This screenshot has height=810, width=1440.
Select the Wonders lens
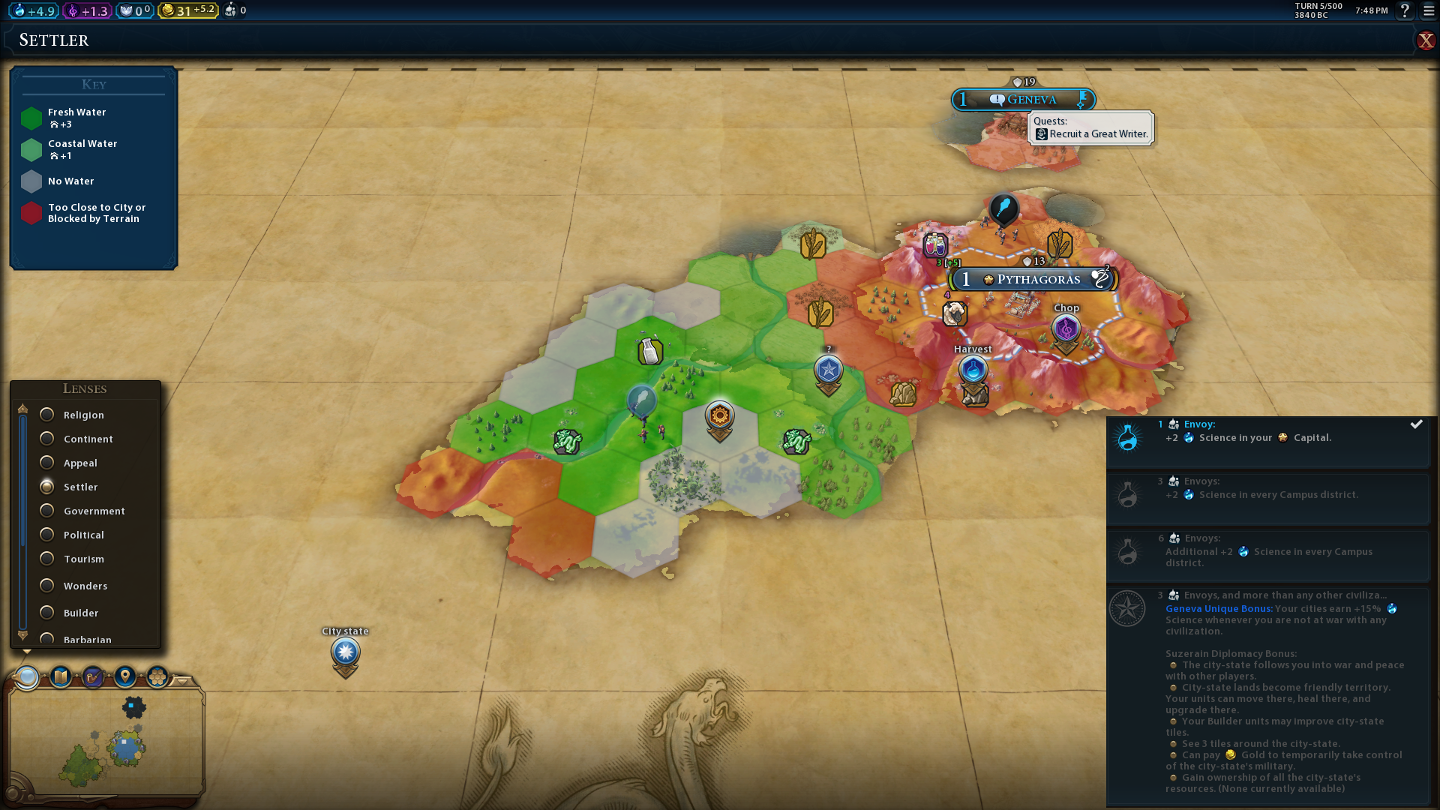point(47,586)
